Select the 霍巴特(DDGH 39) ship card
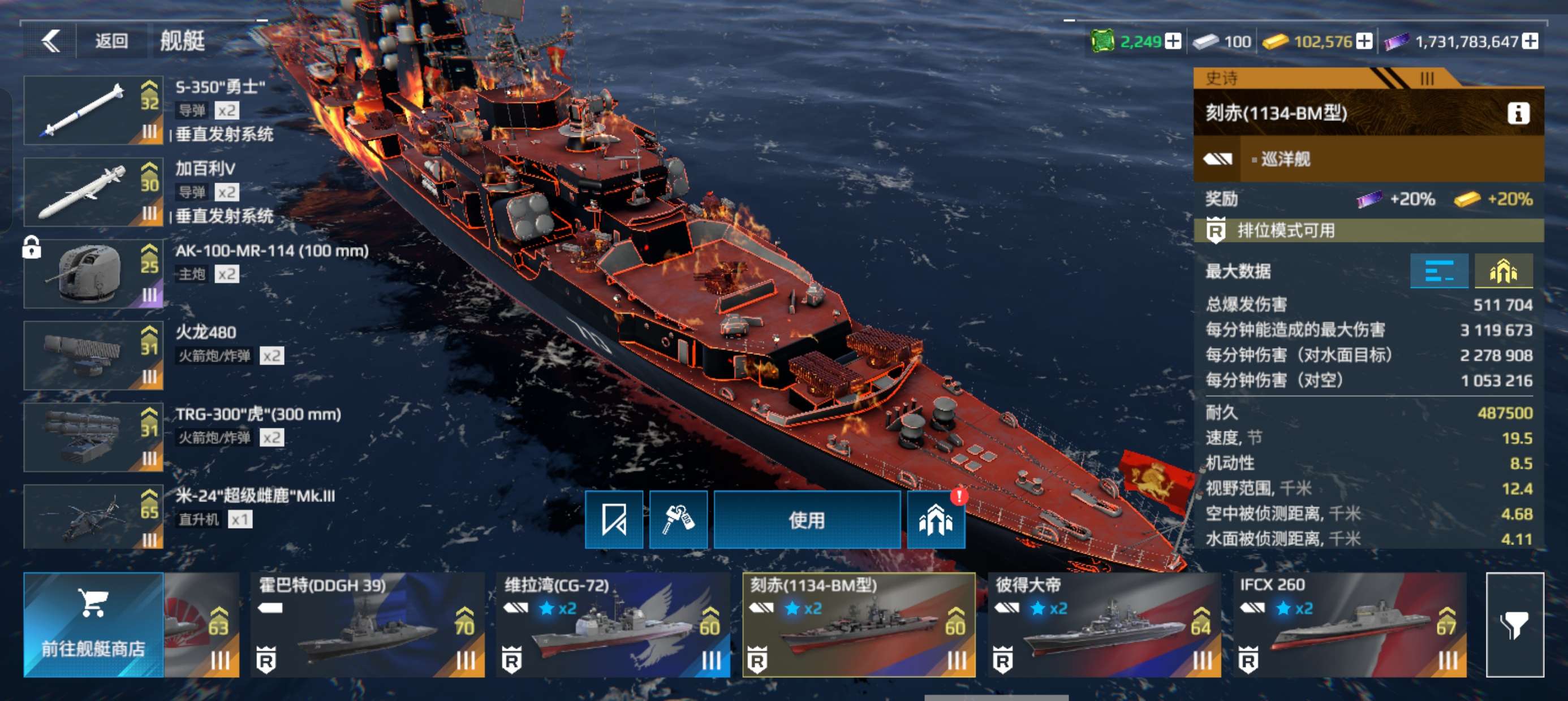Viewport: 1568px width, 701px height. point(368,624)
